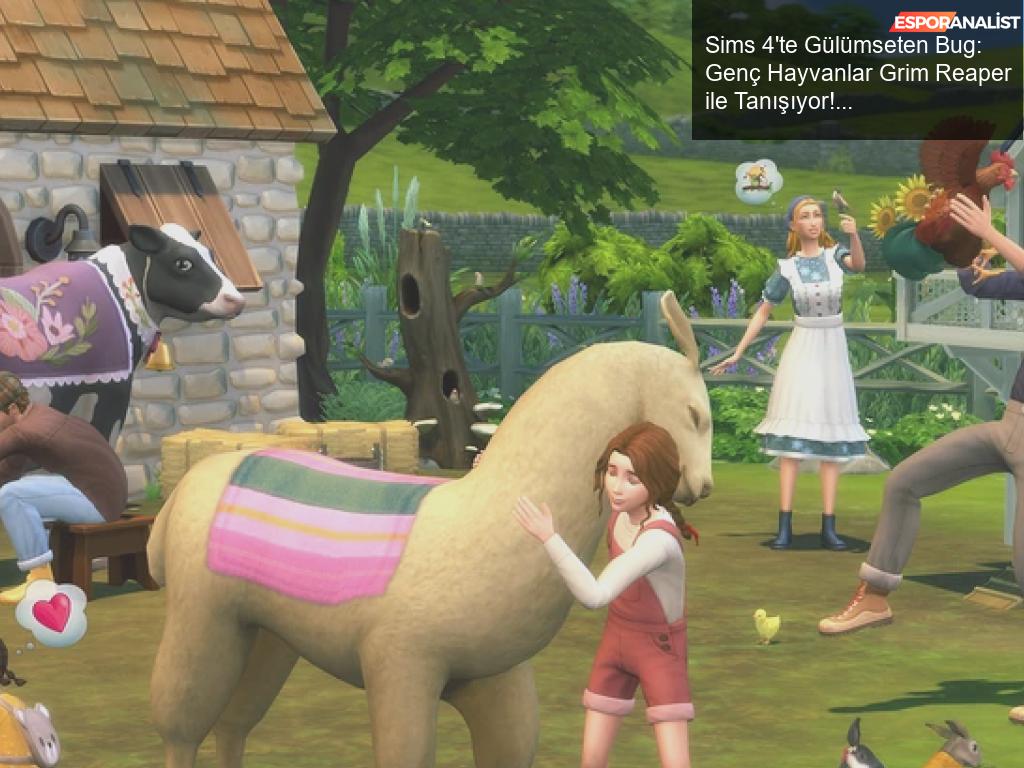This screenshot has width=1024, height=768.
Task: Open the Sims 4 Grim Reaper bug headline
Action: click(857, 74)
